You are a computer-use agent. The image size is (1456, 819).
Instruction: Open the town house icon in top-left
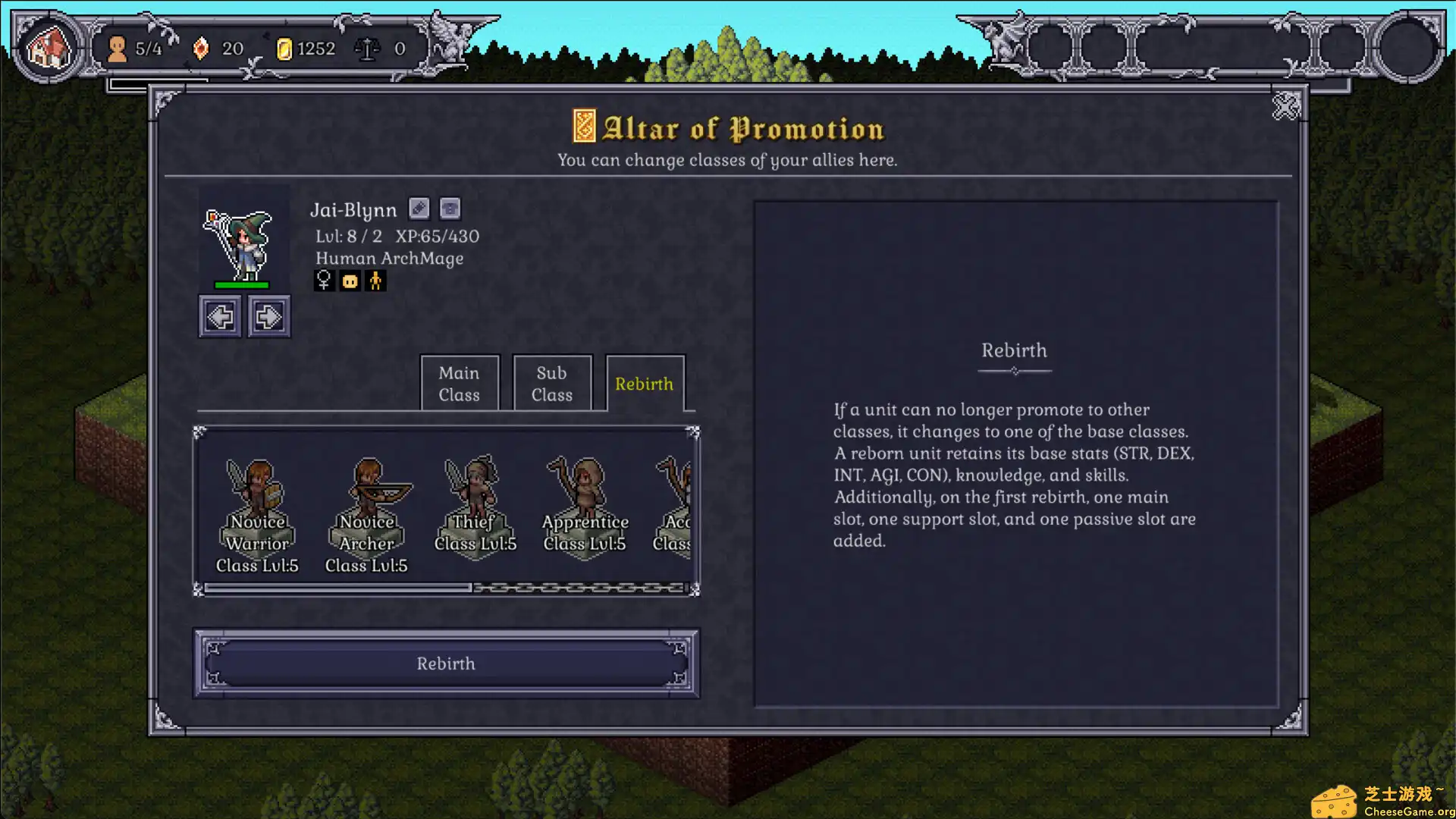pos(49,48)
